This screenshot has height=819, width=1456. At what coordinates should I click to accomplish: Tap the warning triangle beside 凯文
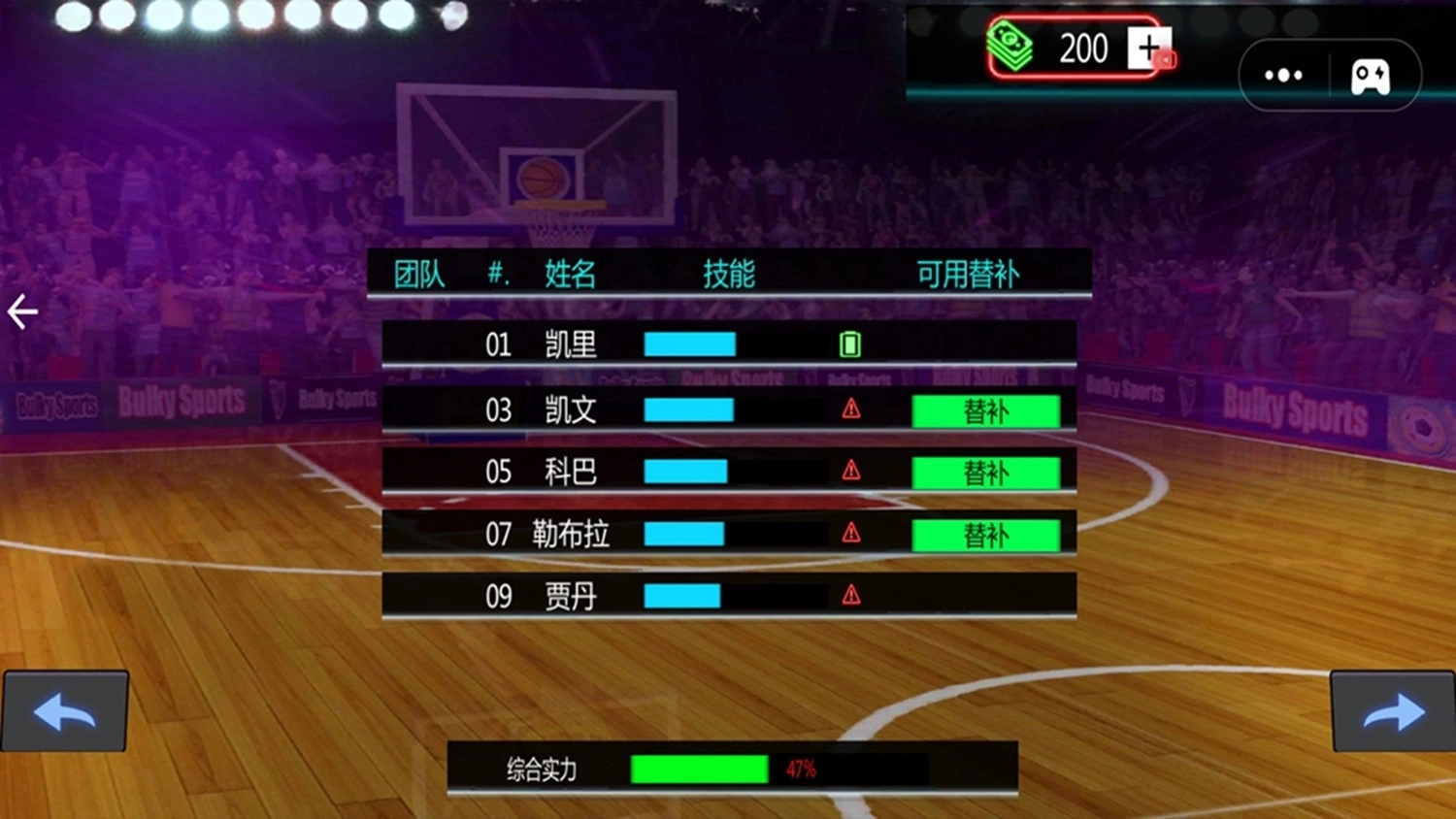click(850, 409)
